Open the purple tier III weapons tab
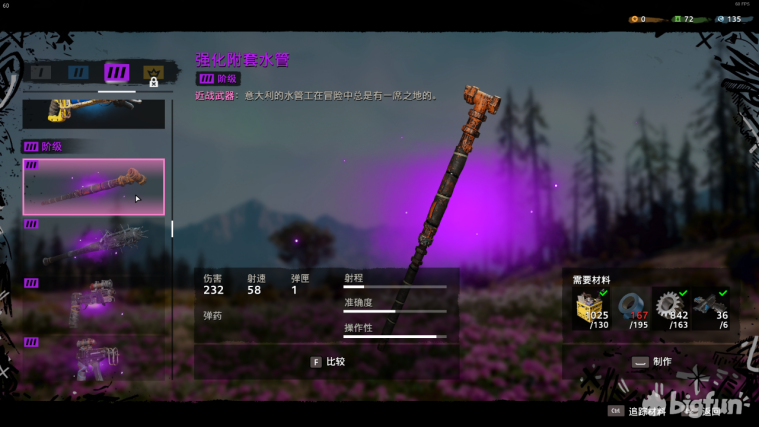 117,72
